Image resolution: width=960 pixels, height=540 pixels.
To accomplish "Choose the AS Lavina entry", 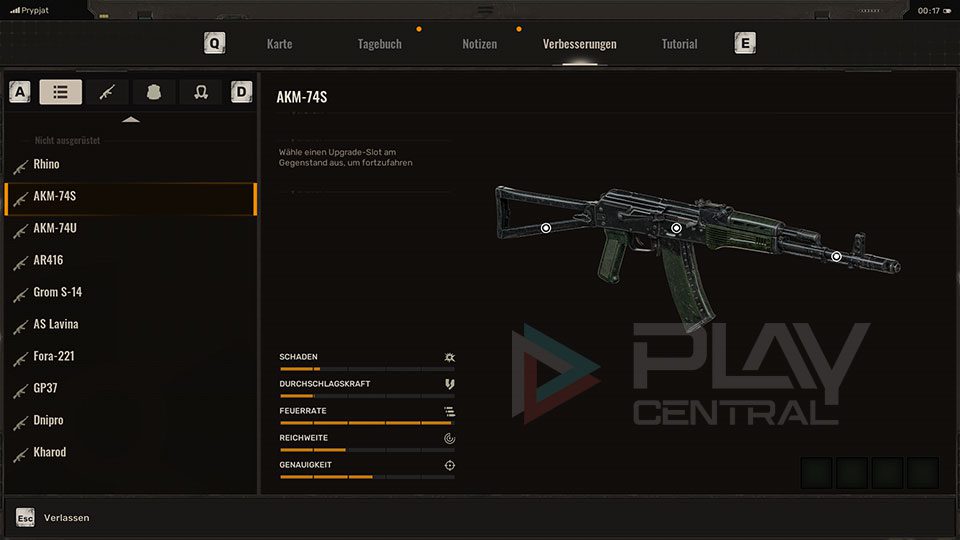I will coord(56,324).
